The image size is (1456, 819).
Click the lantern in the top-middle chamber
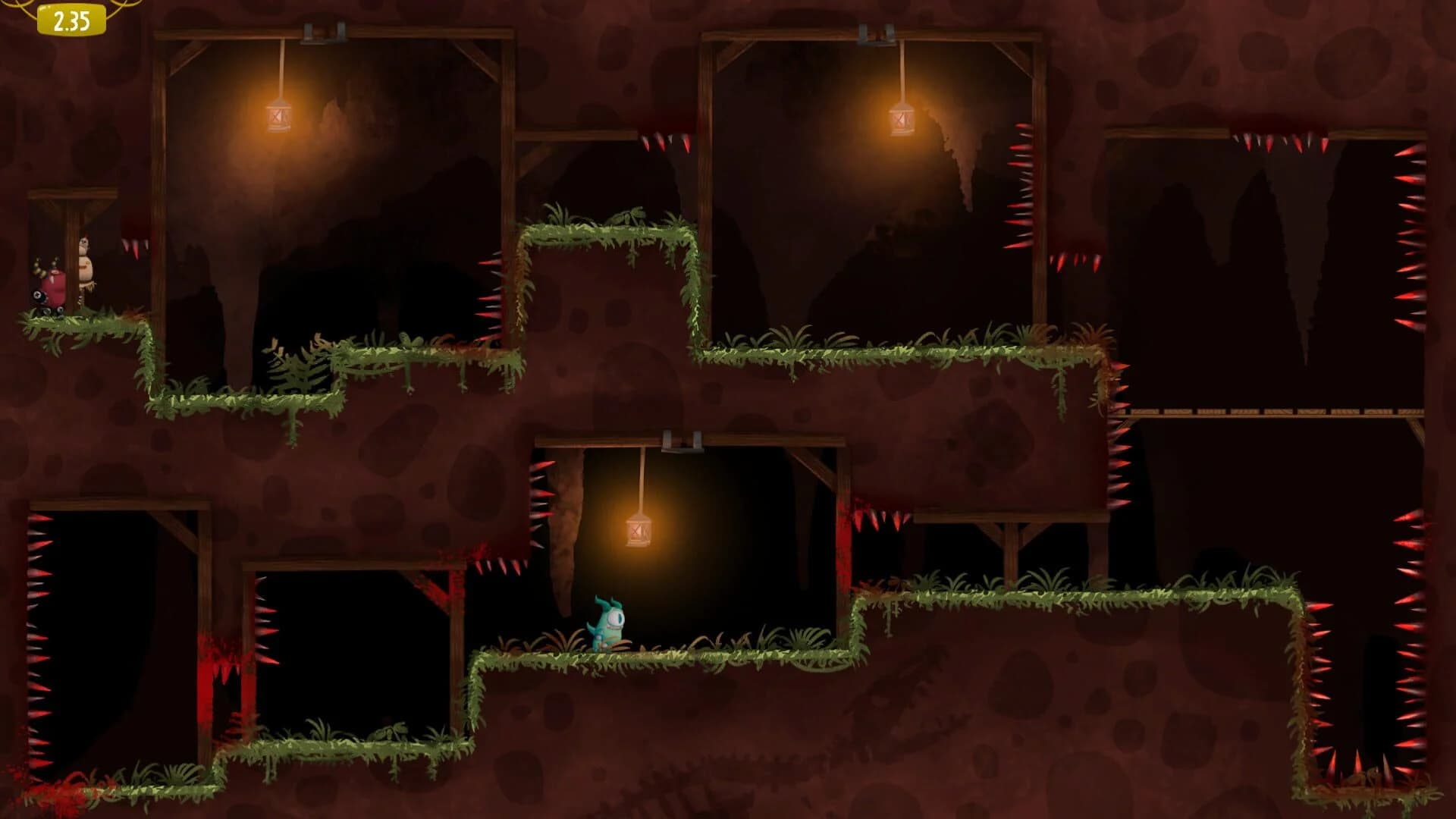[x=903, y=121]
